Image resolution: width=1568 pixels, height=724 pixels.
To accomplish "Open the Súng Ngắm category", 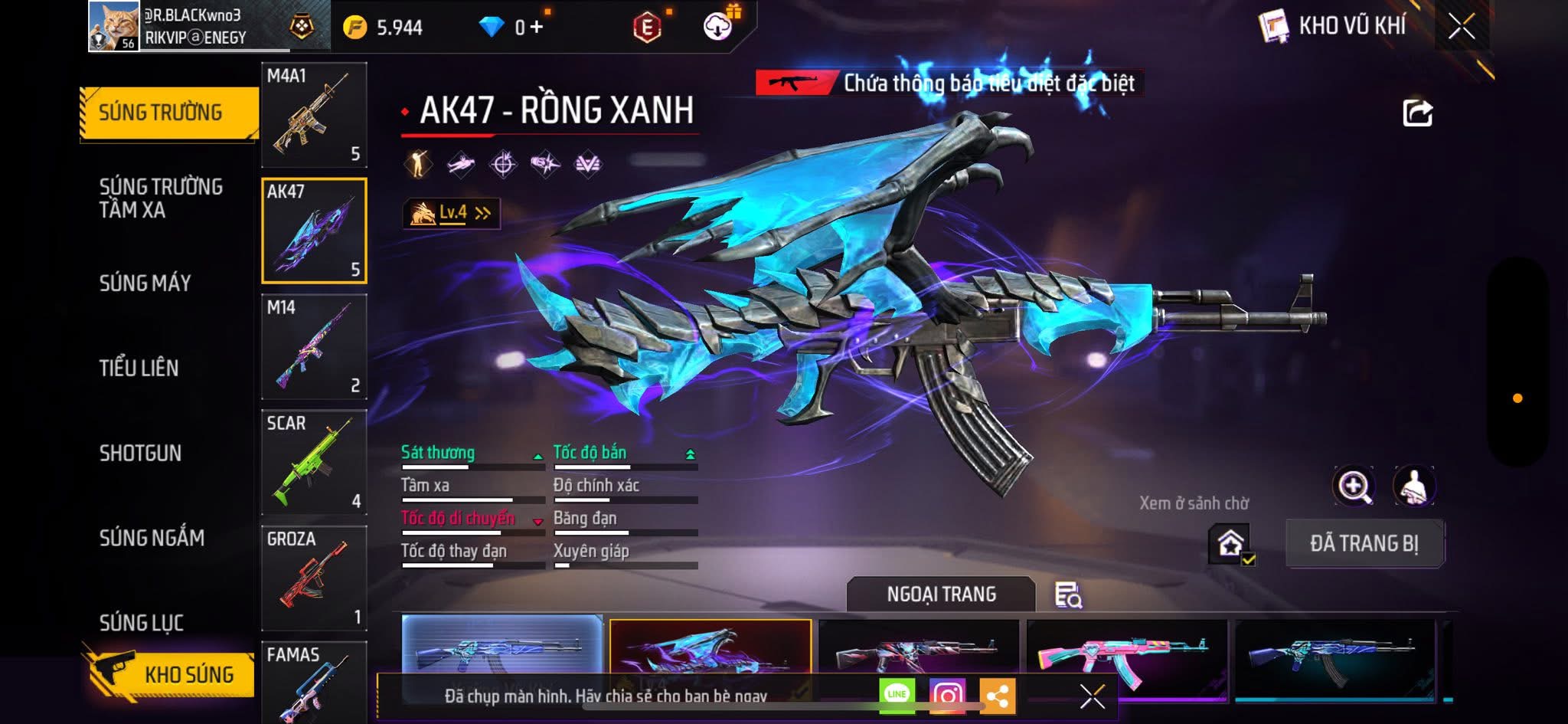I will (x=152, y=538).
